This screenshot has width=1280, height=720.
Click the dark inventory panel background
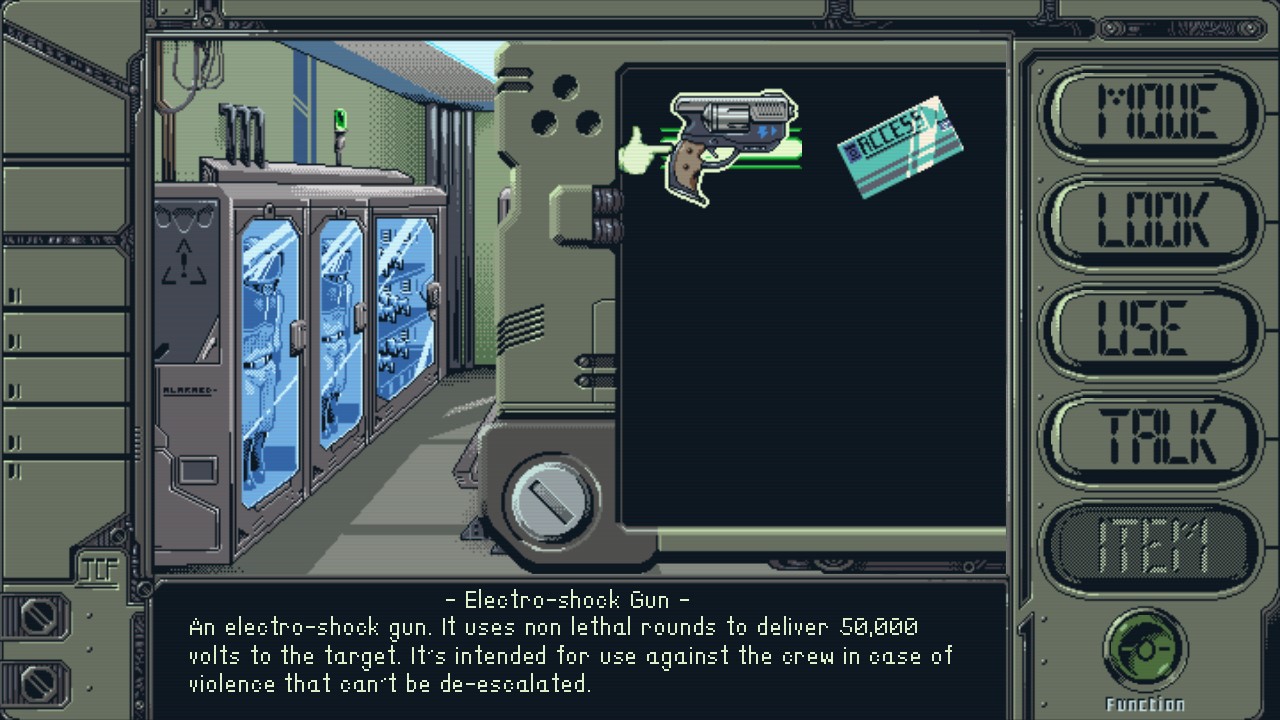[x=810, y=400]
